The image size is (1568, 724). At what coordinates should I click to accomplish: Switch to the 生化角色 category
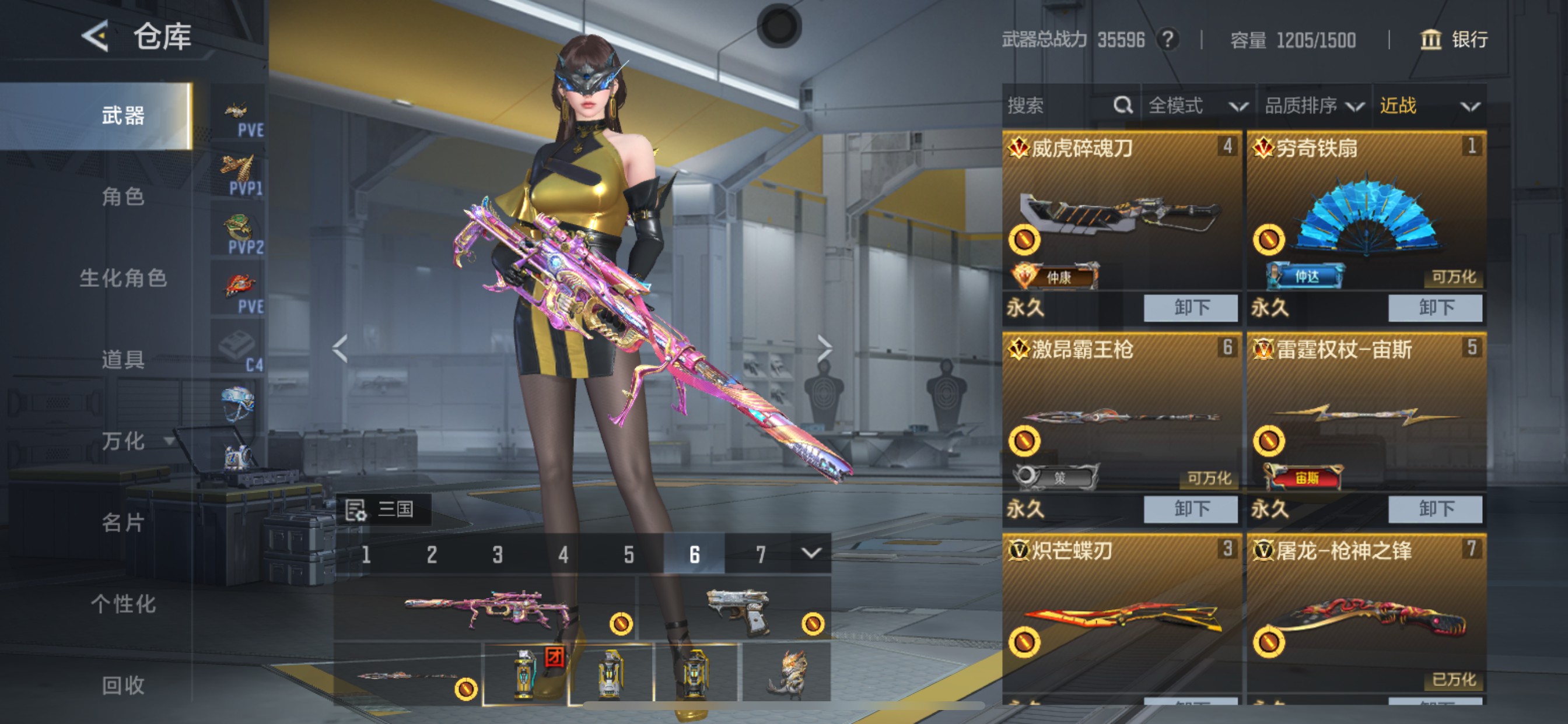pyautogui.click(x=123, y=278)
